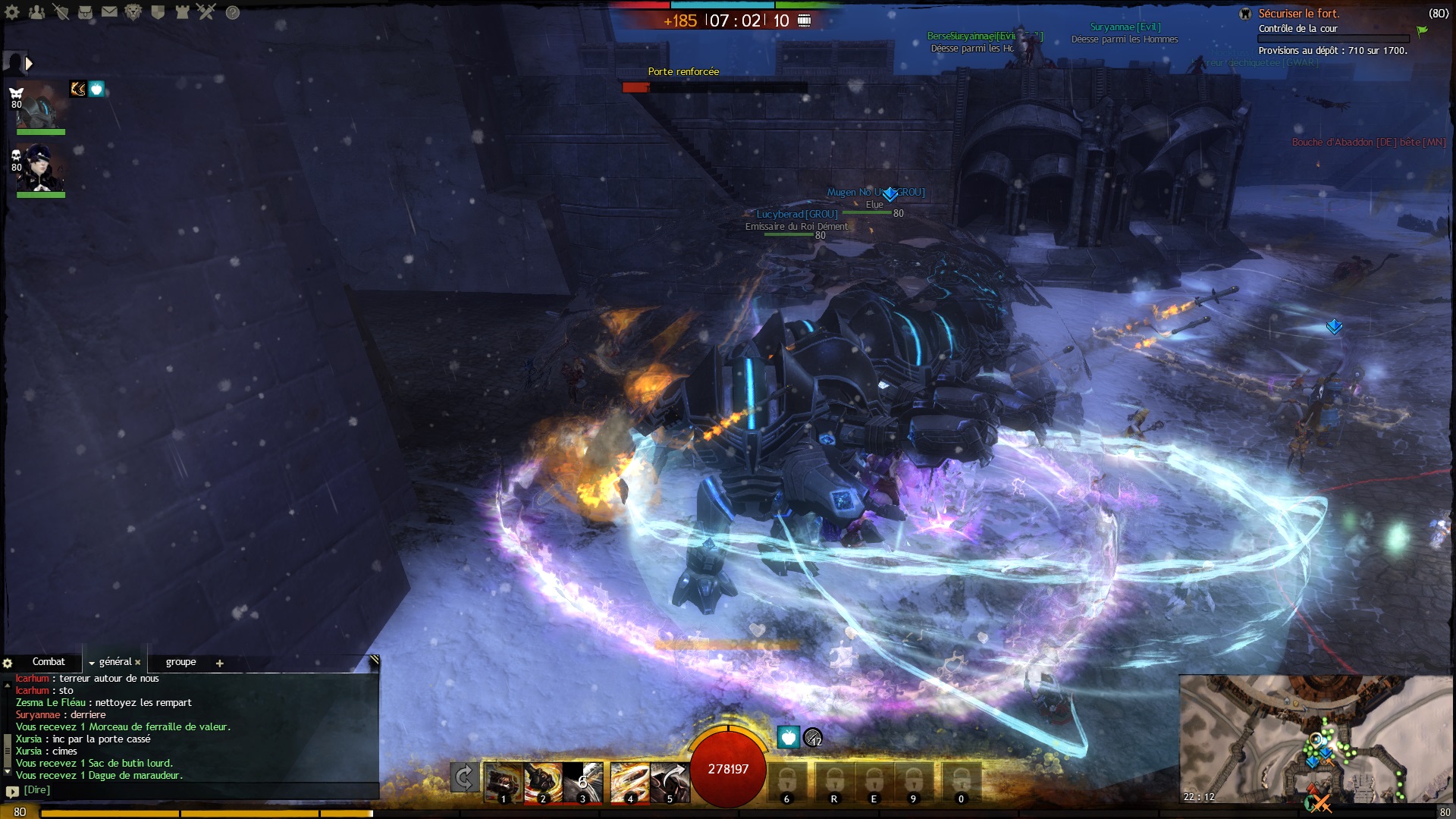Switch to the groupe chat tab
This screenshot has height=819, width=1456.
(180, 662)
